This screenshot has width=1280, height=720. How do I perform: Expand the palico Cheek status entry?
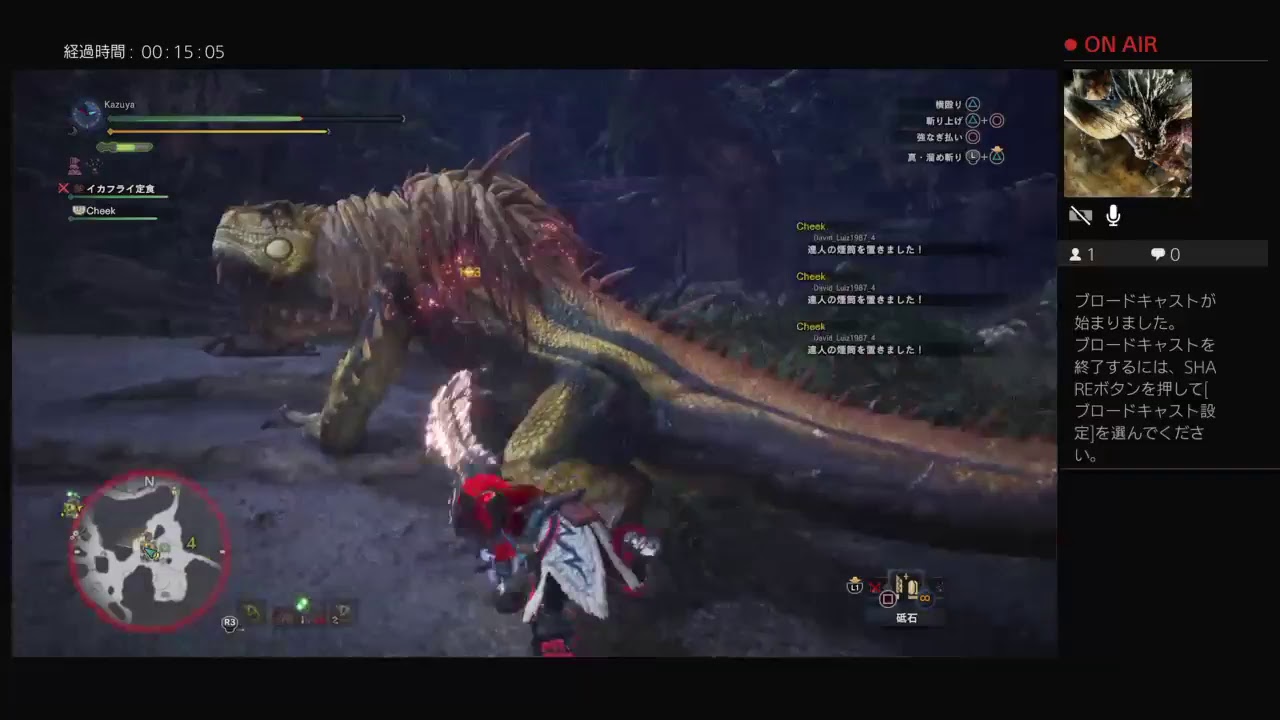100,210
